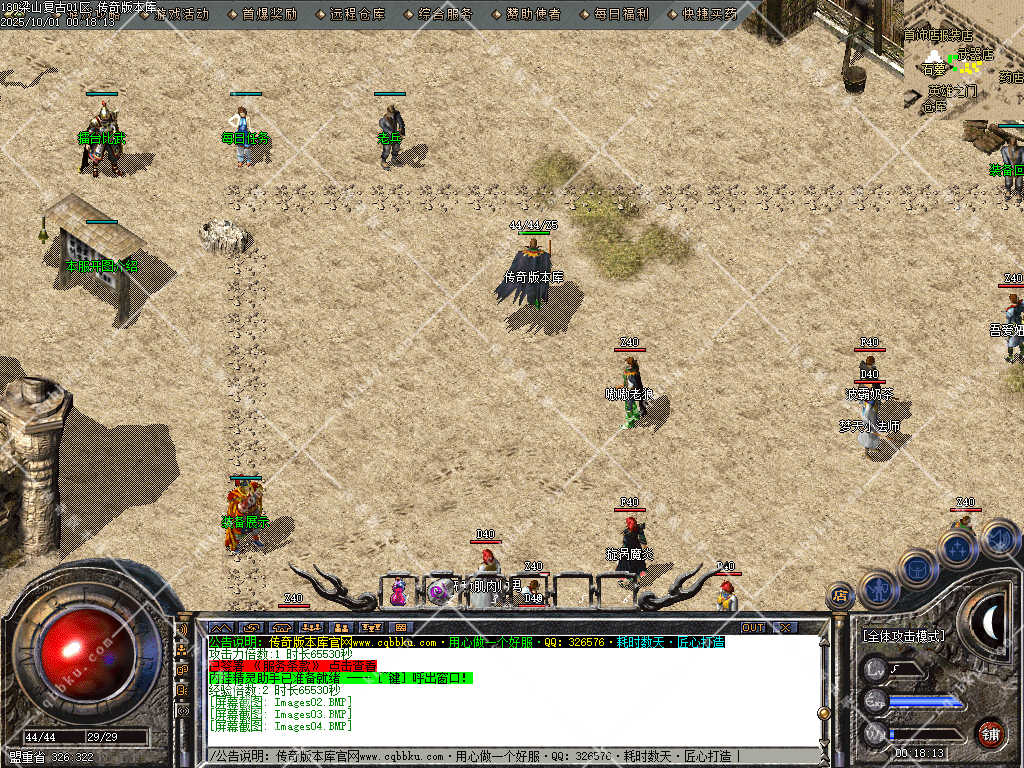Open the 首爆奖励 menu

pyautogui.click(x=269, y=14)
